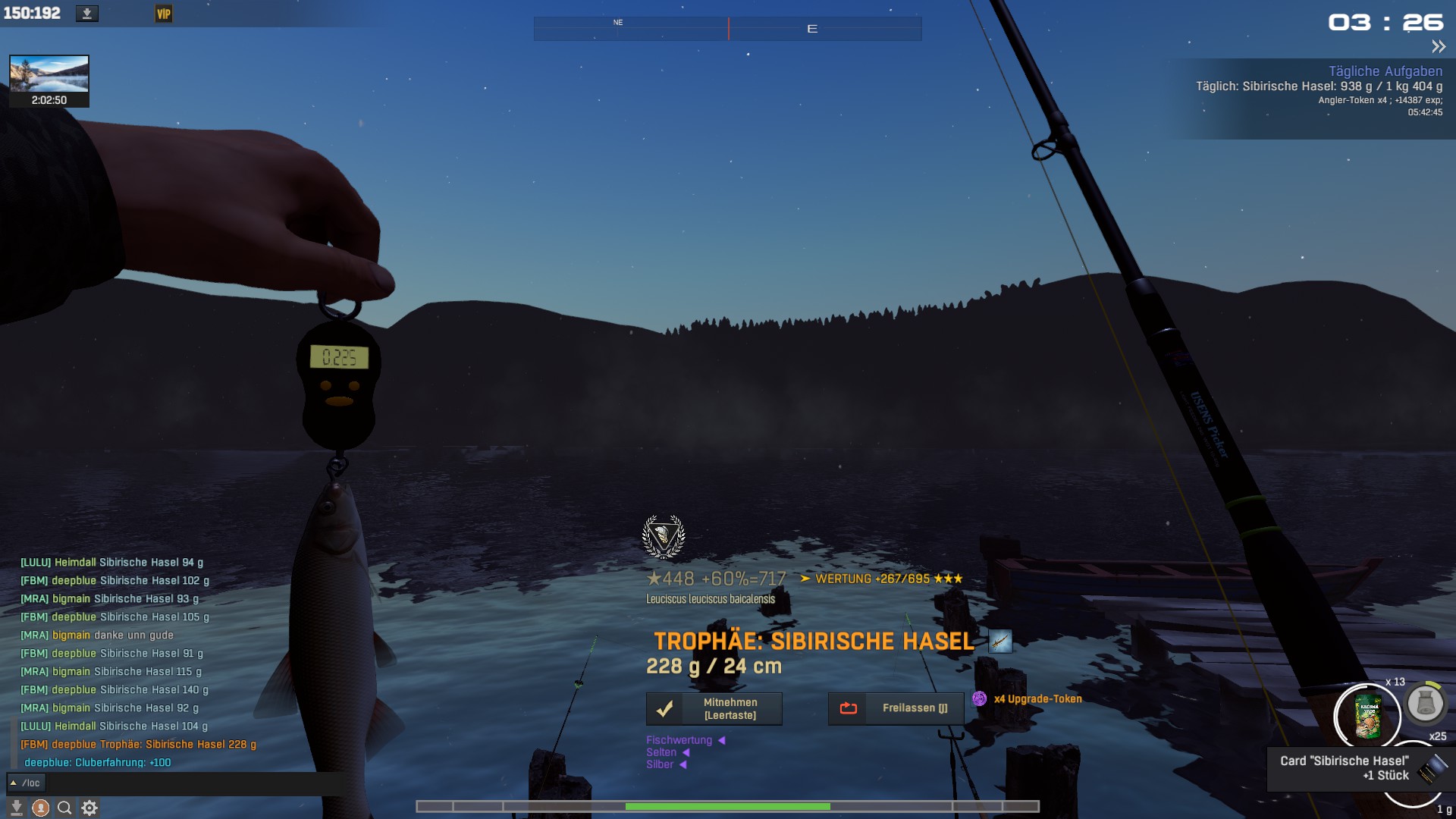Expand the Fischwertung rating line
The image size is (1456, 819).
pyautogui.click(x=685, y=740)
